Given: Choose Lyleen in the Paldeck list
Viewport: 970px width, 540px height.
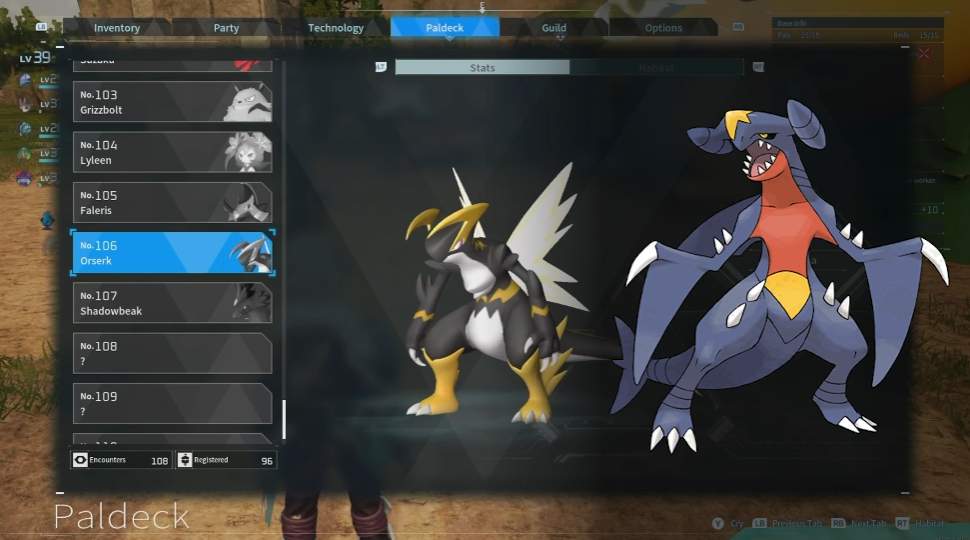Looking at the screenshot, I should [172, 152].
